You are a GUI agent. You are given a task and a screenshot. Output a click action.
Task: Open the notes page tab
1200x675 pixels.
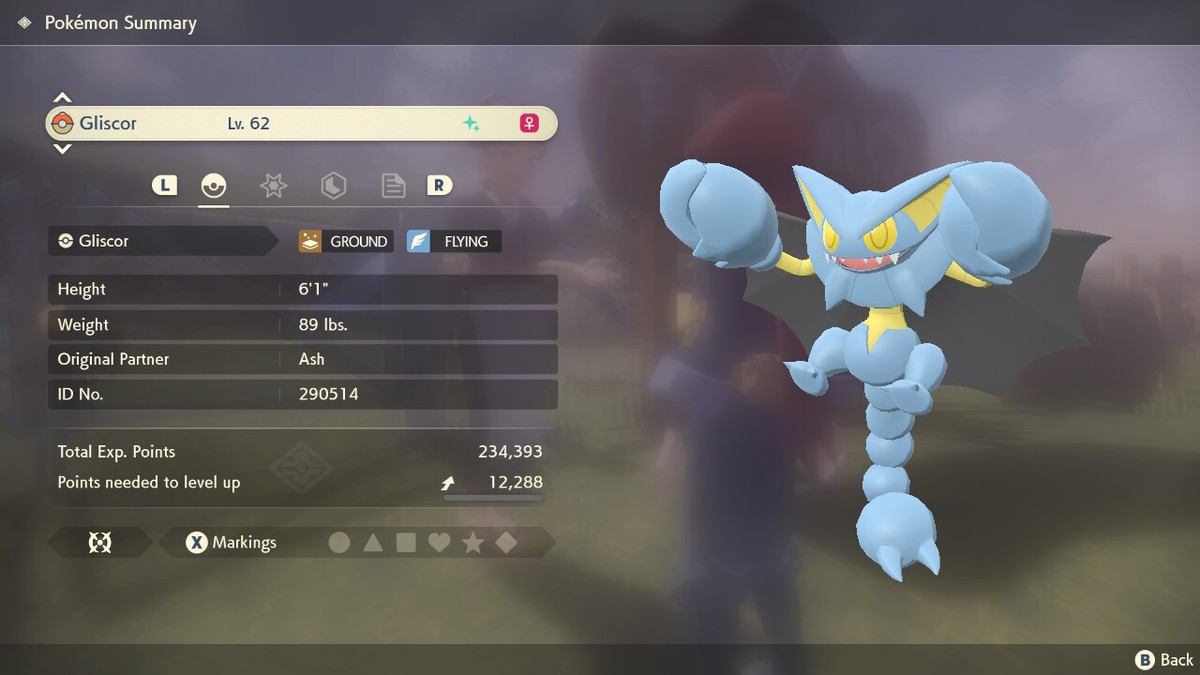click(393, 185)
